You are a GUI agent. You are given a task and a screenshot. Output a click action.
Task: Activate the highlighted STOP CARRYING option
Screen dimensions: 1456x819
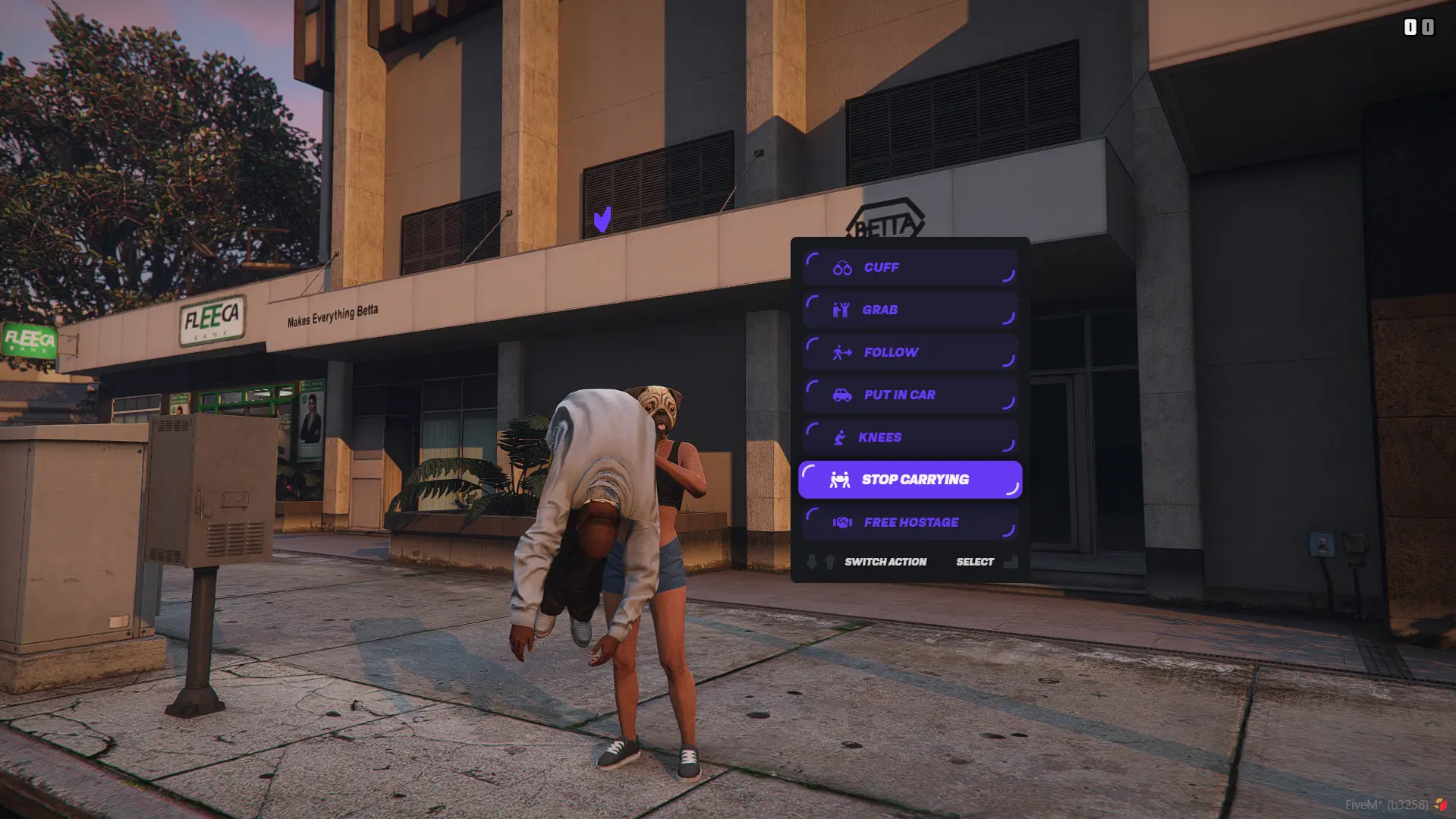coord(910,479)
